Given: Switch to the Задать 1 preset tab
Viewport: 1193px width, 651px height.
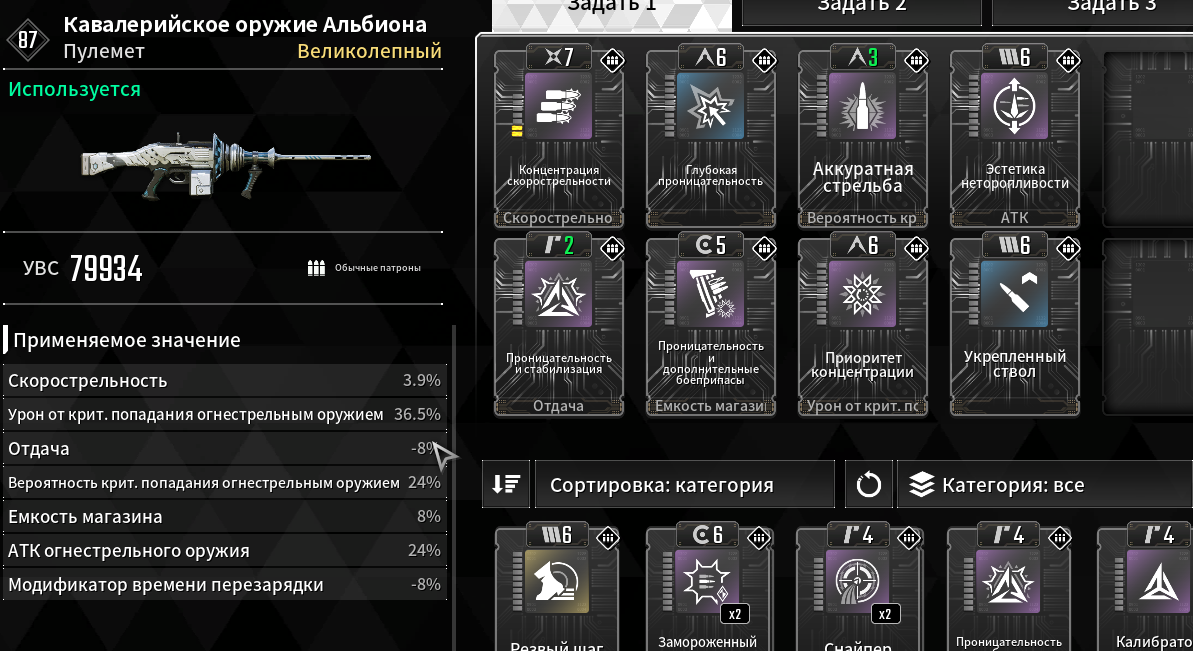Looking at the screenshot, I should pos(611,10).
